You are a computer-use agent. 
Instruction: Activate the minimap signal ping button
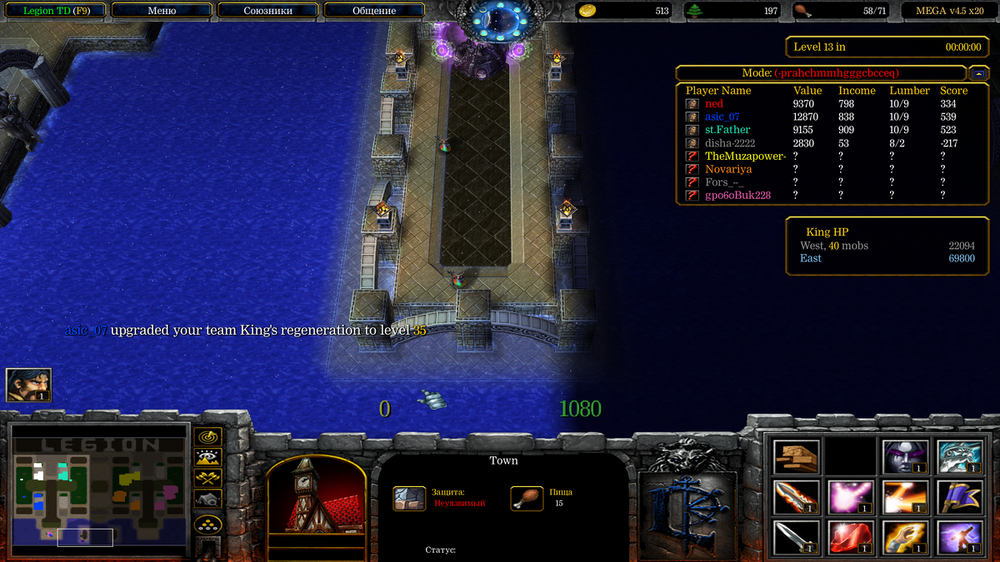tap(208, 437)
